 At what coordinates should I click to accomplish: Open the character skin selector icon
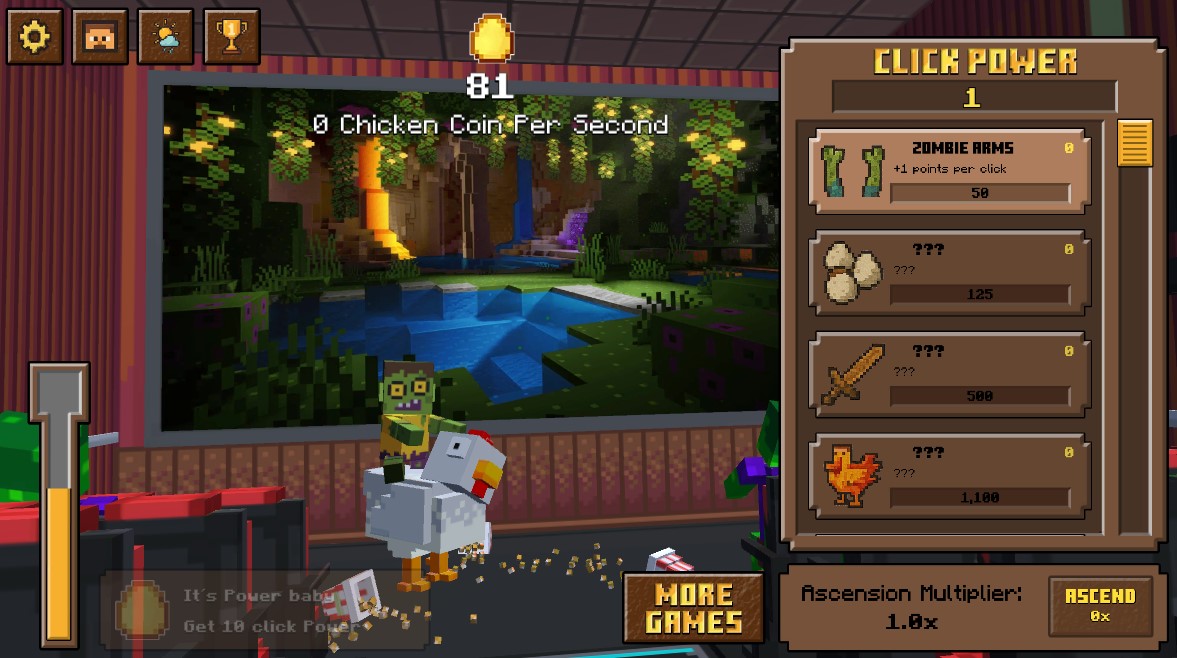point(100,38)
